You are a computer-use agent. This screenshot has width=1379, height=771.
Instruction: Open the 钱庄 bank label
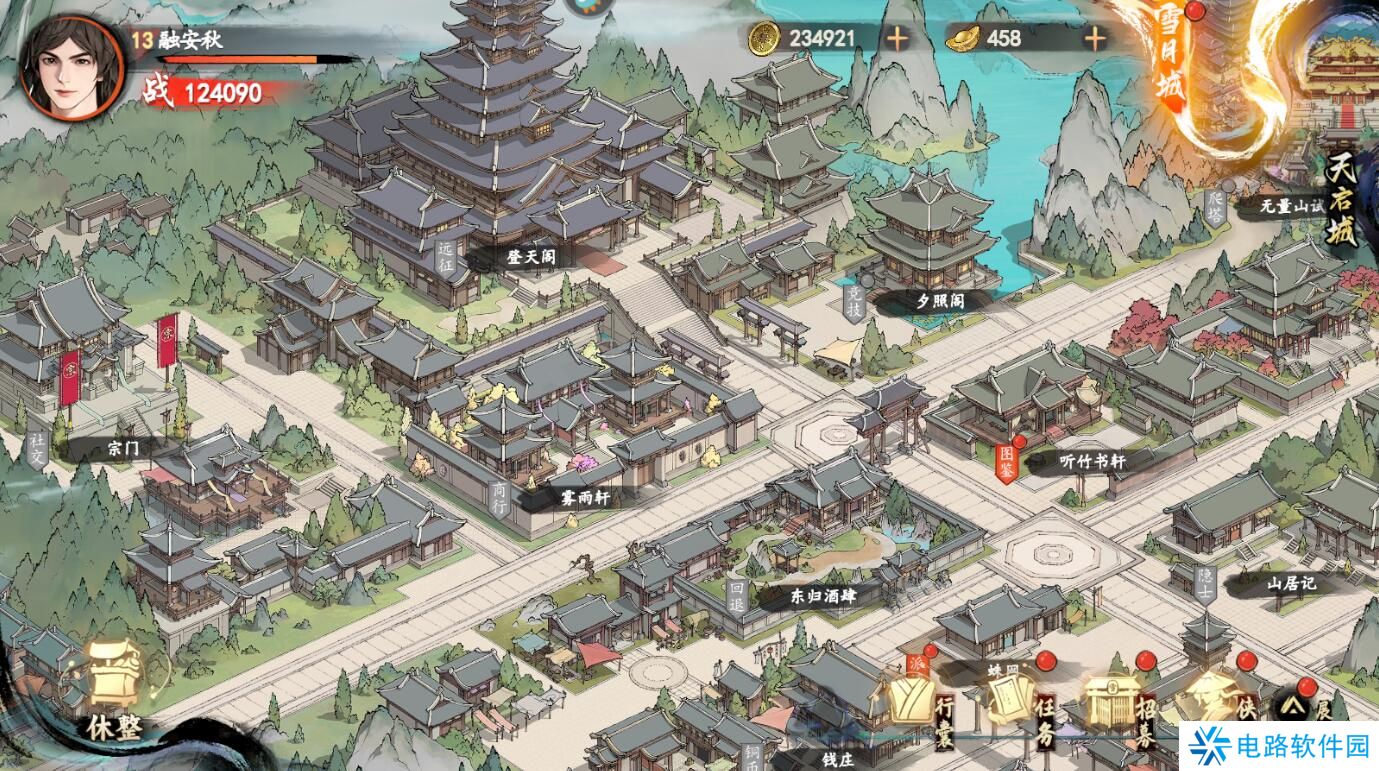coord(840,760)
